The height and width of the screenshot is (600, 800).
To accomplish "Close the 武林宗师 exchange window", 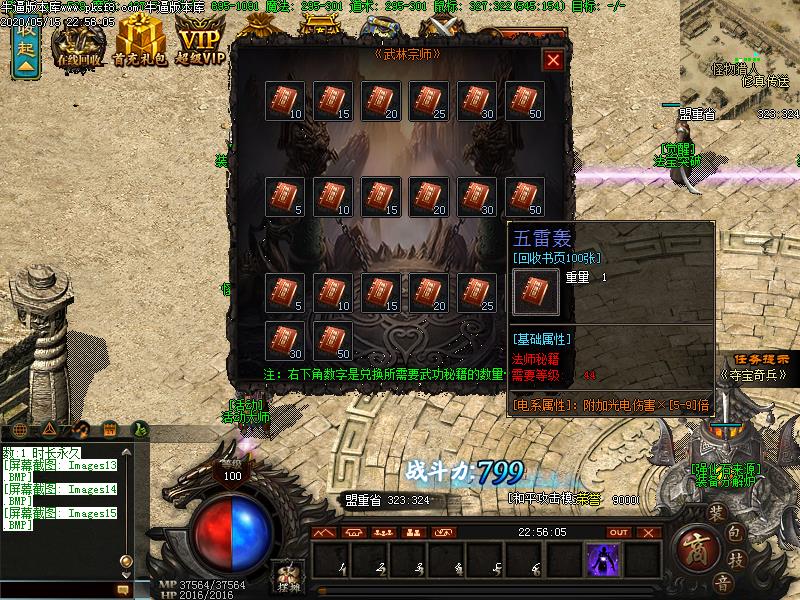I will pos(552,60).
